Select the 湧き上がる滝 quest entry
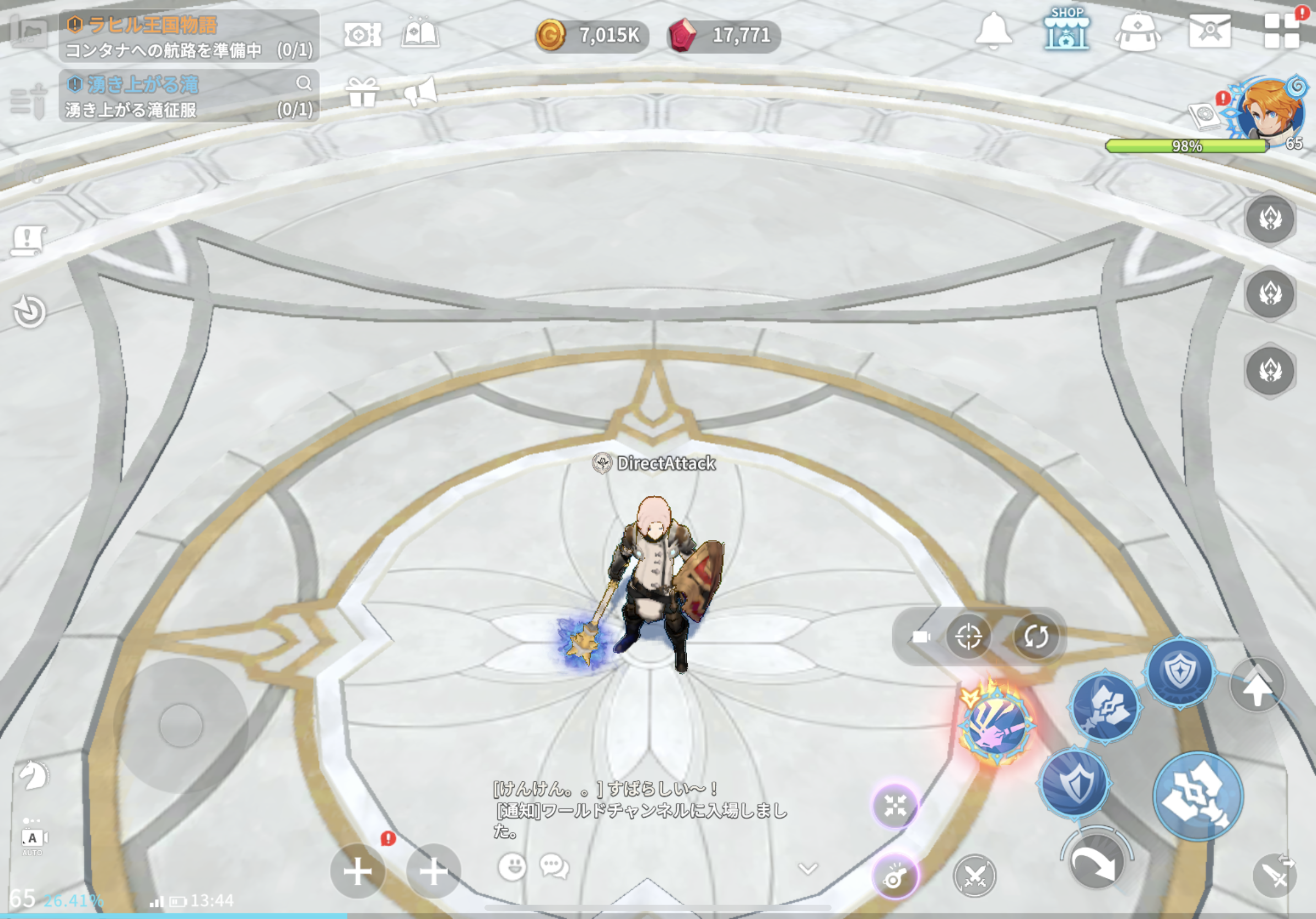The image size is (1316, 919). tap(189, 96)
